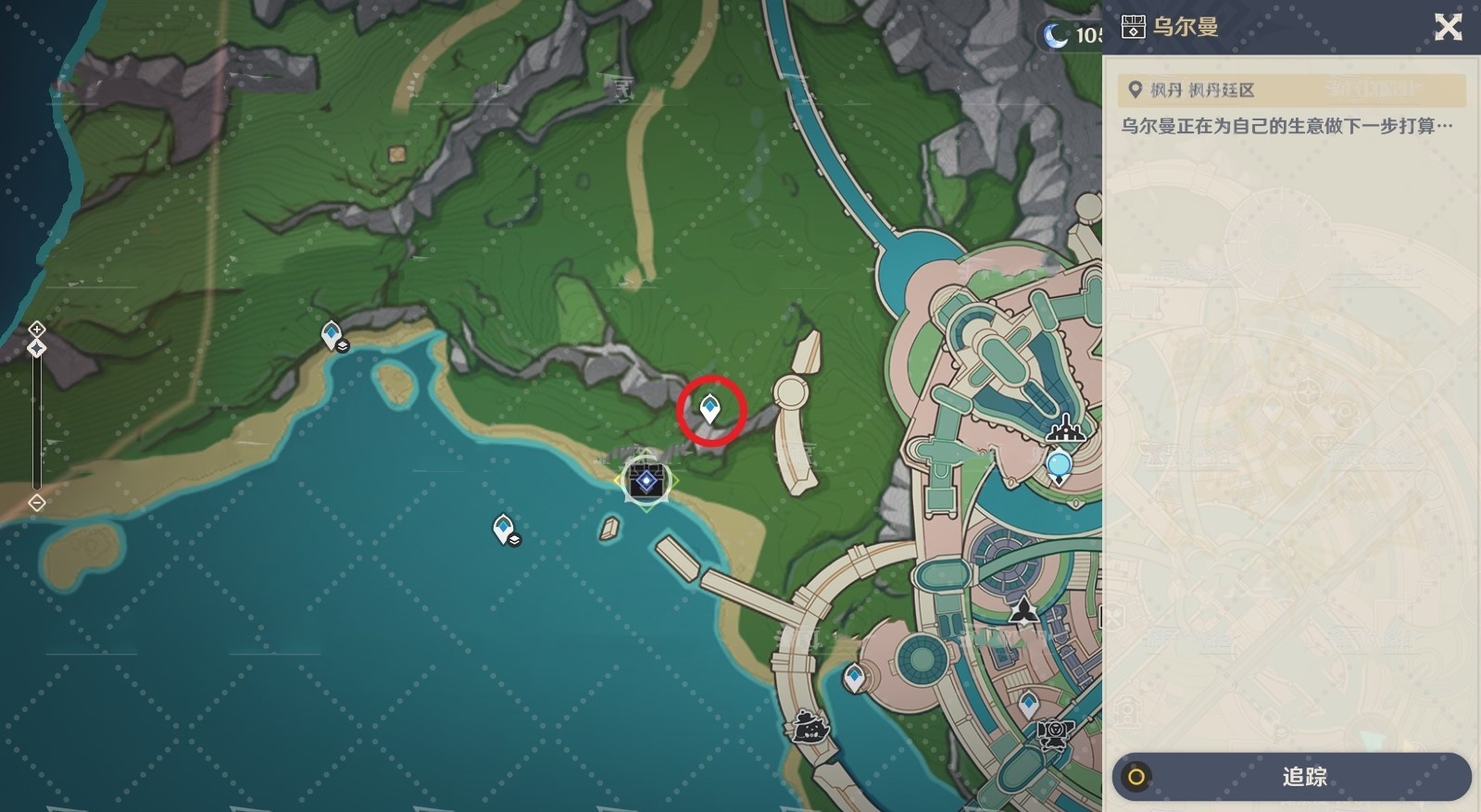The image size is (1481, 812).
Task: Click the 追踪 track button
Action: pos(1291,777)
